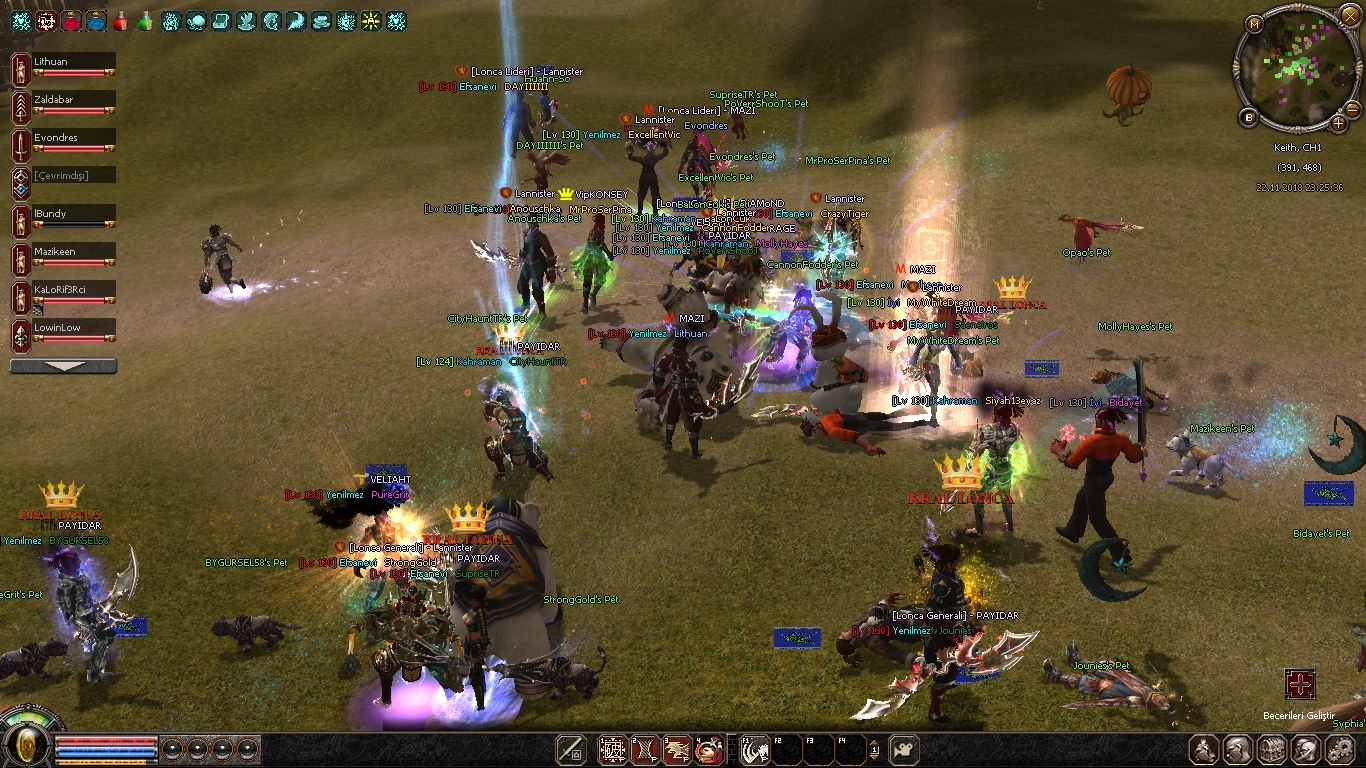Screen dimensions: 1366x768
Task: Use the sword attack quickslot
Action: coord(571,748)
